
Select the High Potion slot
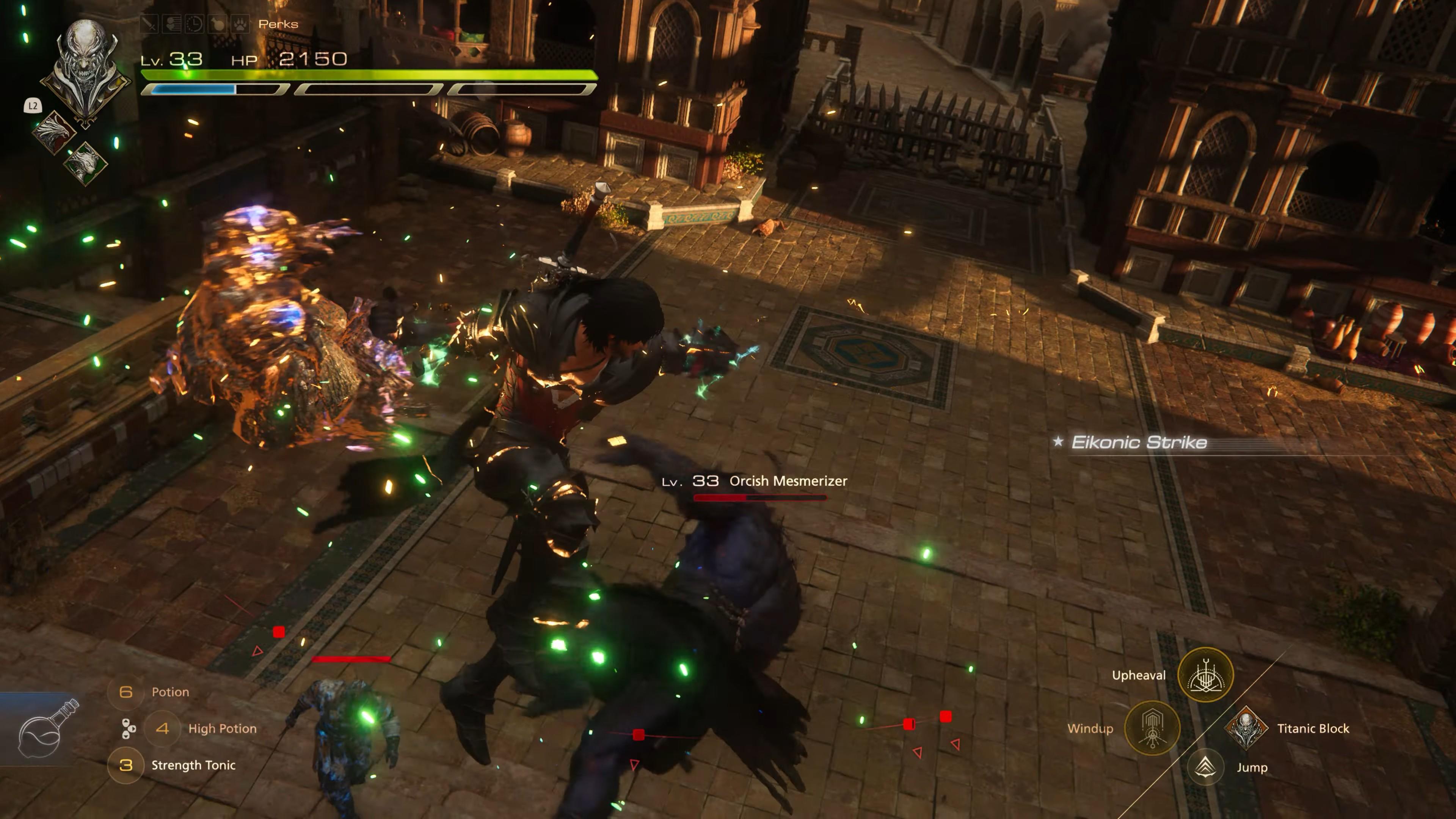[163, 728]
